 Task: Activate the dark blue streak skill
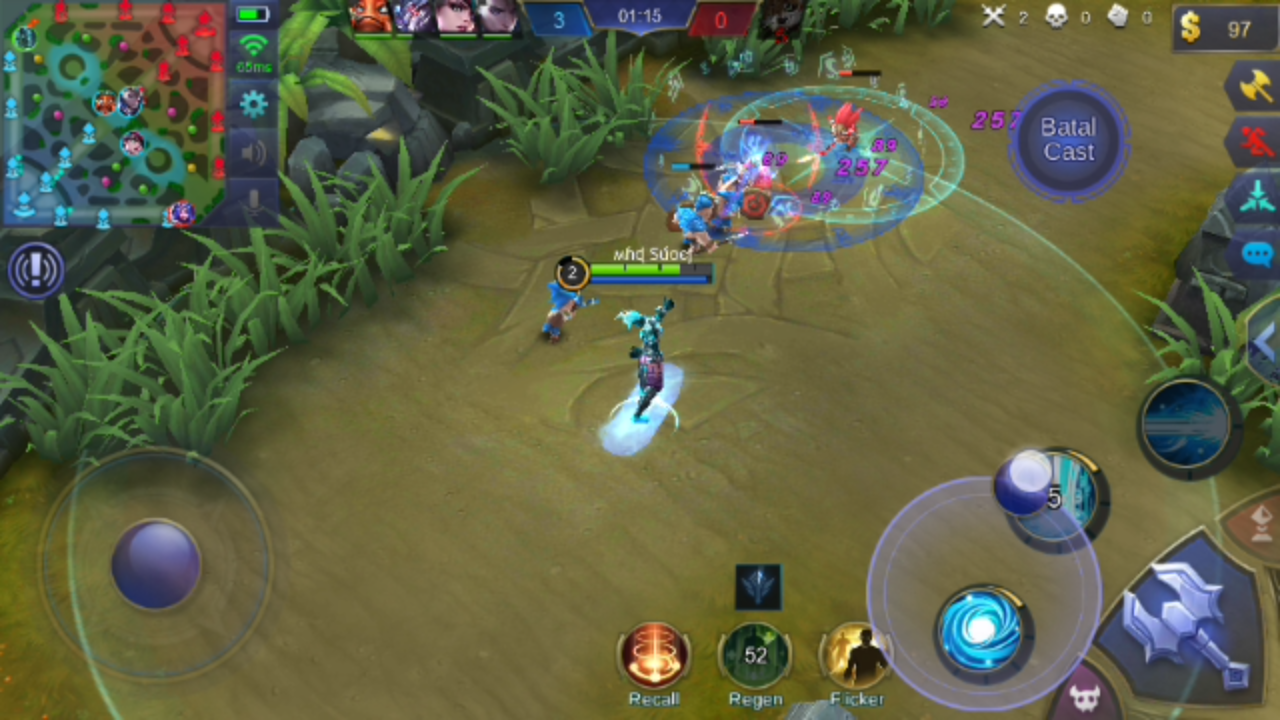click(x=1187, y=425)
